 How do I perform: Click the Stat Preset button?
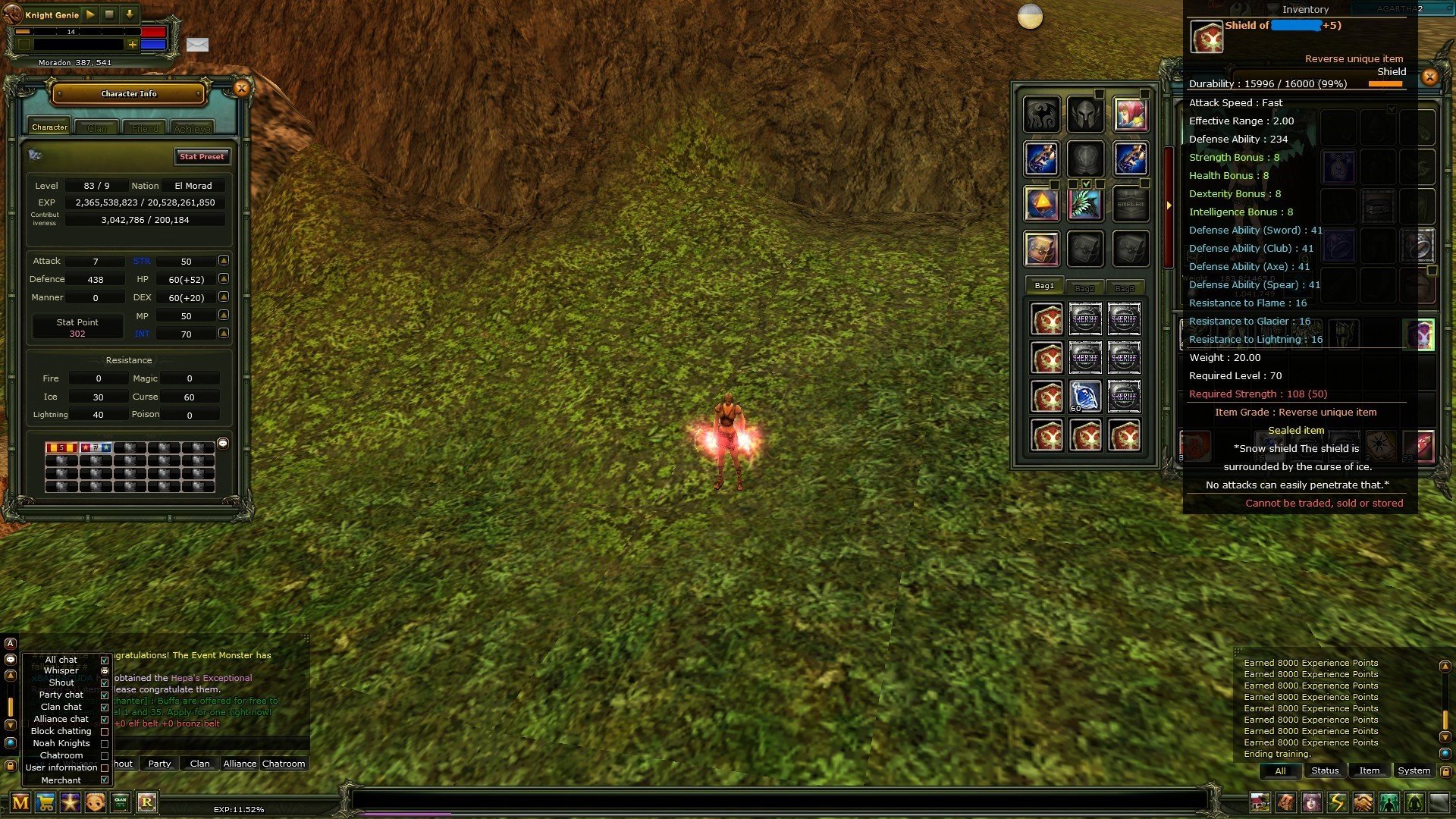click(202, 156)
